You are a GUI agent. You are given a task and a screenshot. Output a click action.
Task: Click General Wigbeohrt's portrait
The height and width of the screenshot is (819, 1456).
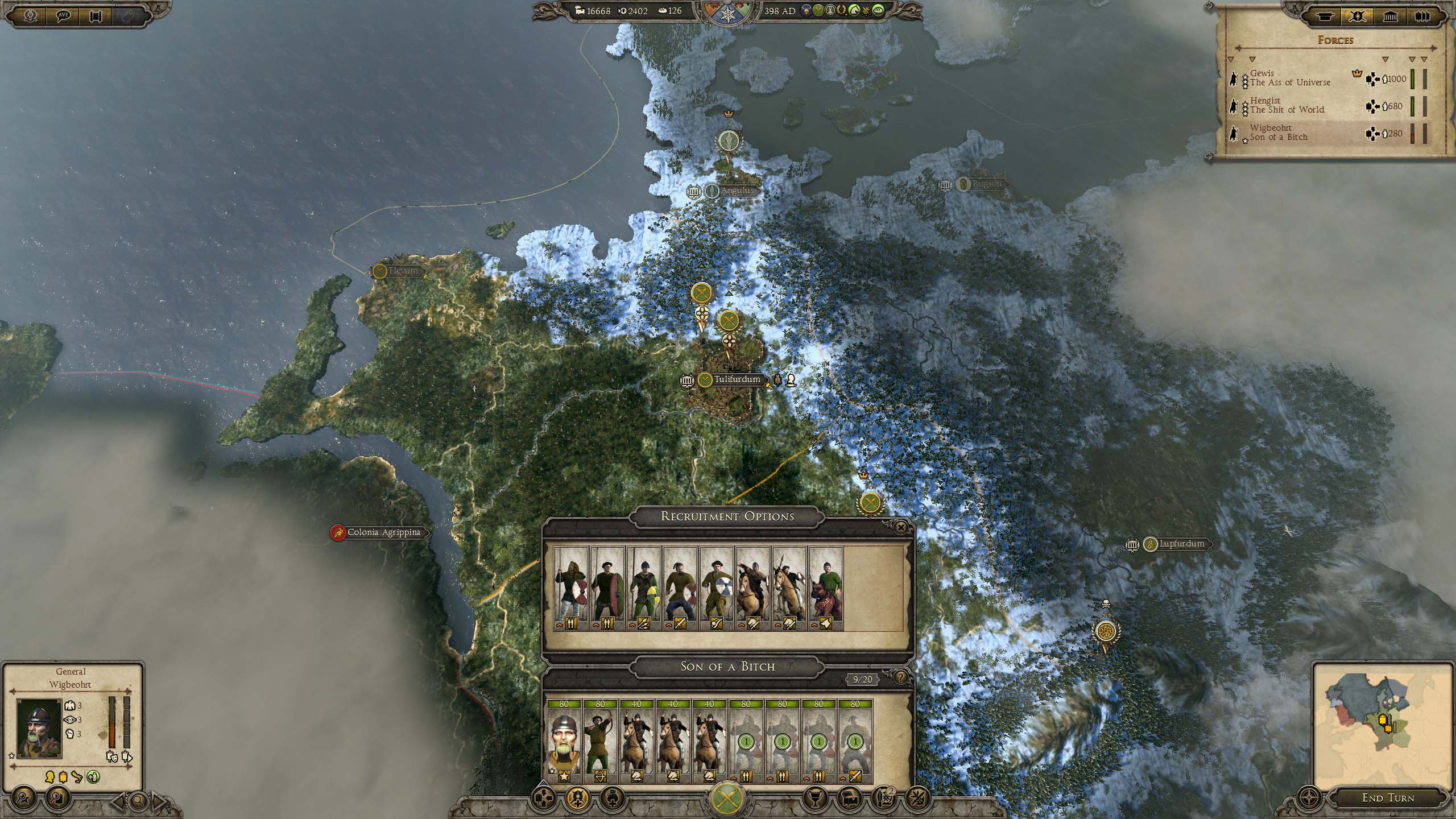[39, 729]
